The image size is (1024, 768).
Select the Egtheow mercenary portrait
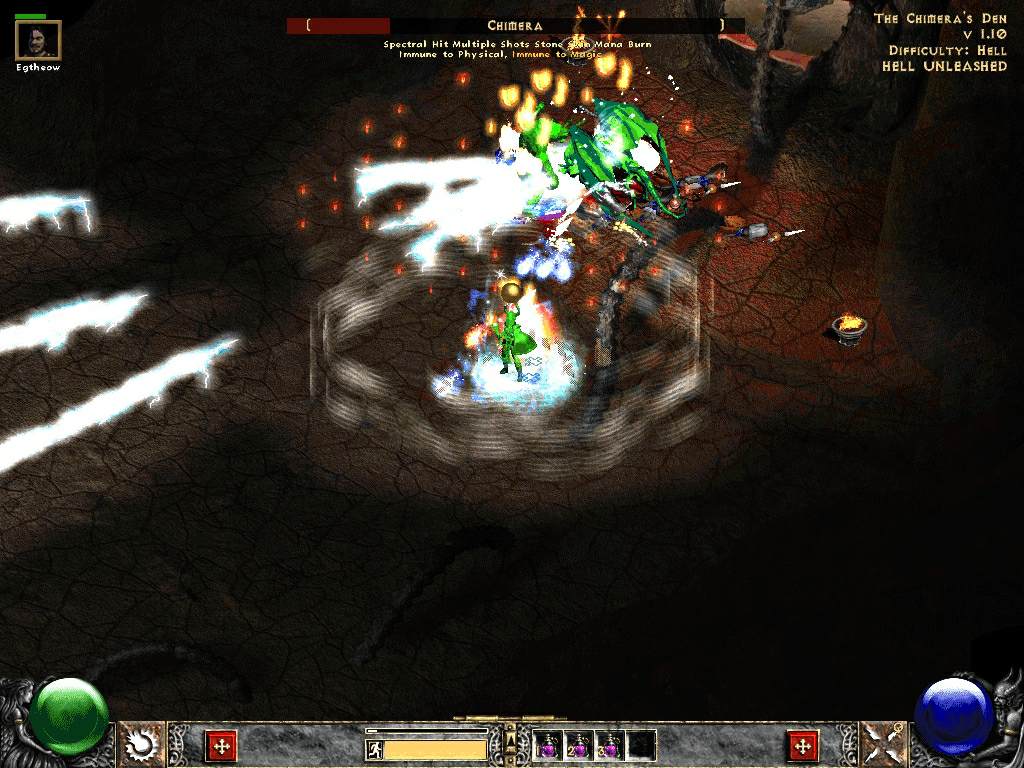(x=39, y=40)
